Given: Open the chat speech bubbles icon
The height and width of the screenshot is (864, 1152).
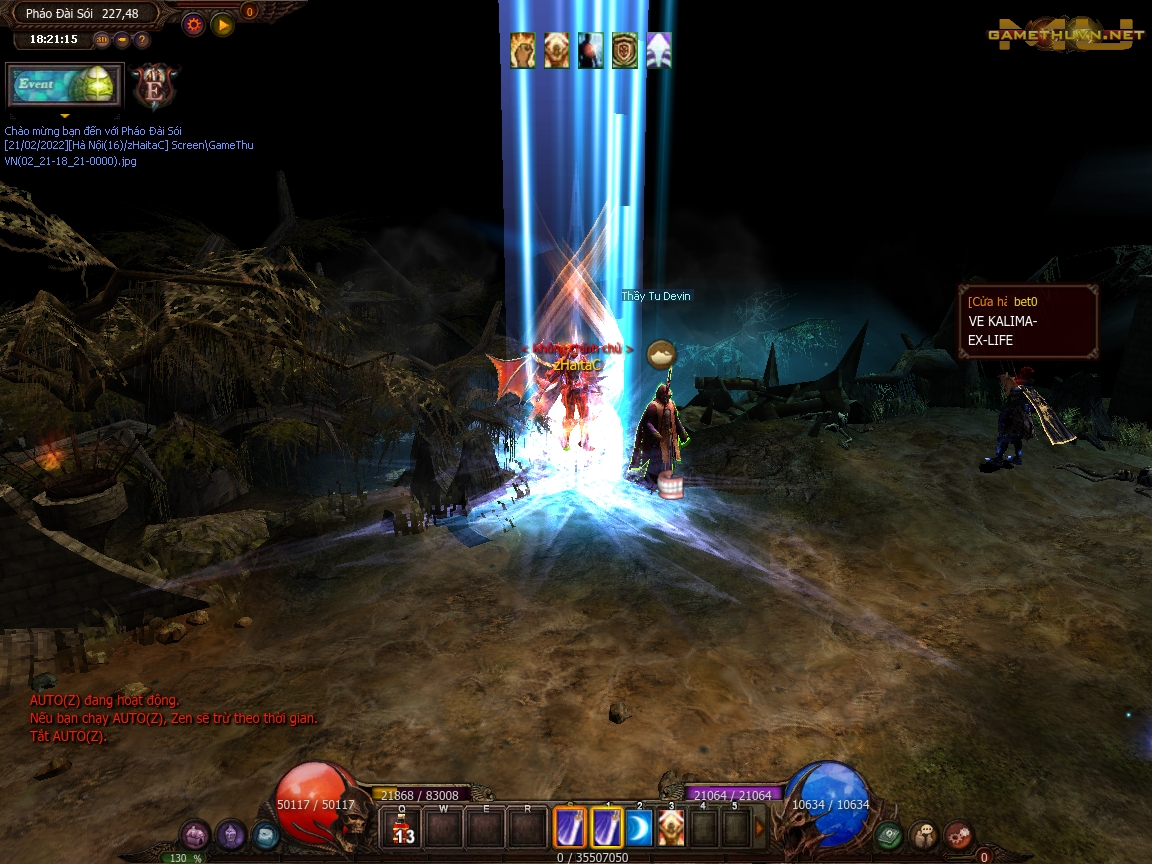Looking at the screenshot, I should pos(924,834).
